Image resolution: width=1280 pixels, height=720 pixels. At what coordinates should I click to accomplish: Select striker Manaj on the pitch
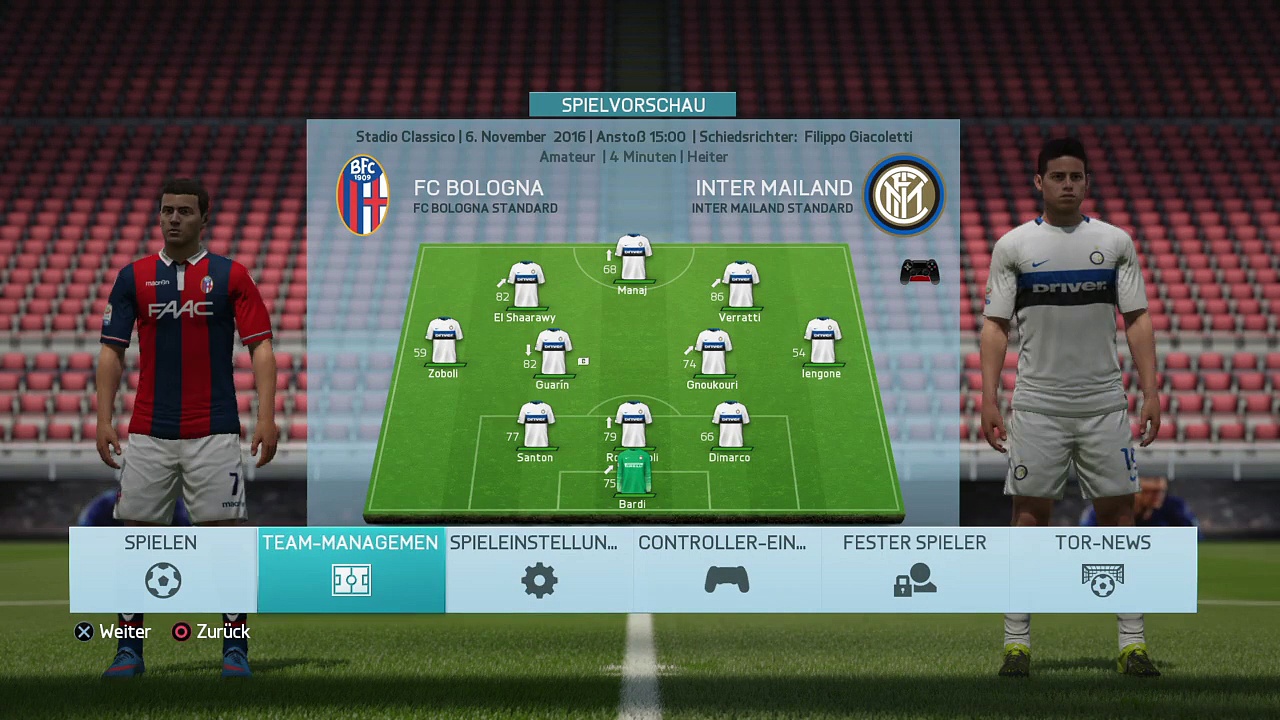tap(633, 259)
